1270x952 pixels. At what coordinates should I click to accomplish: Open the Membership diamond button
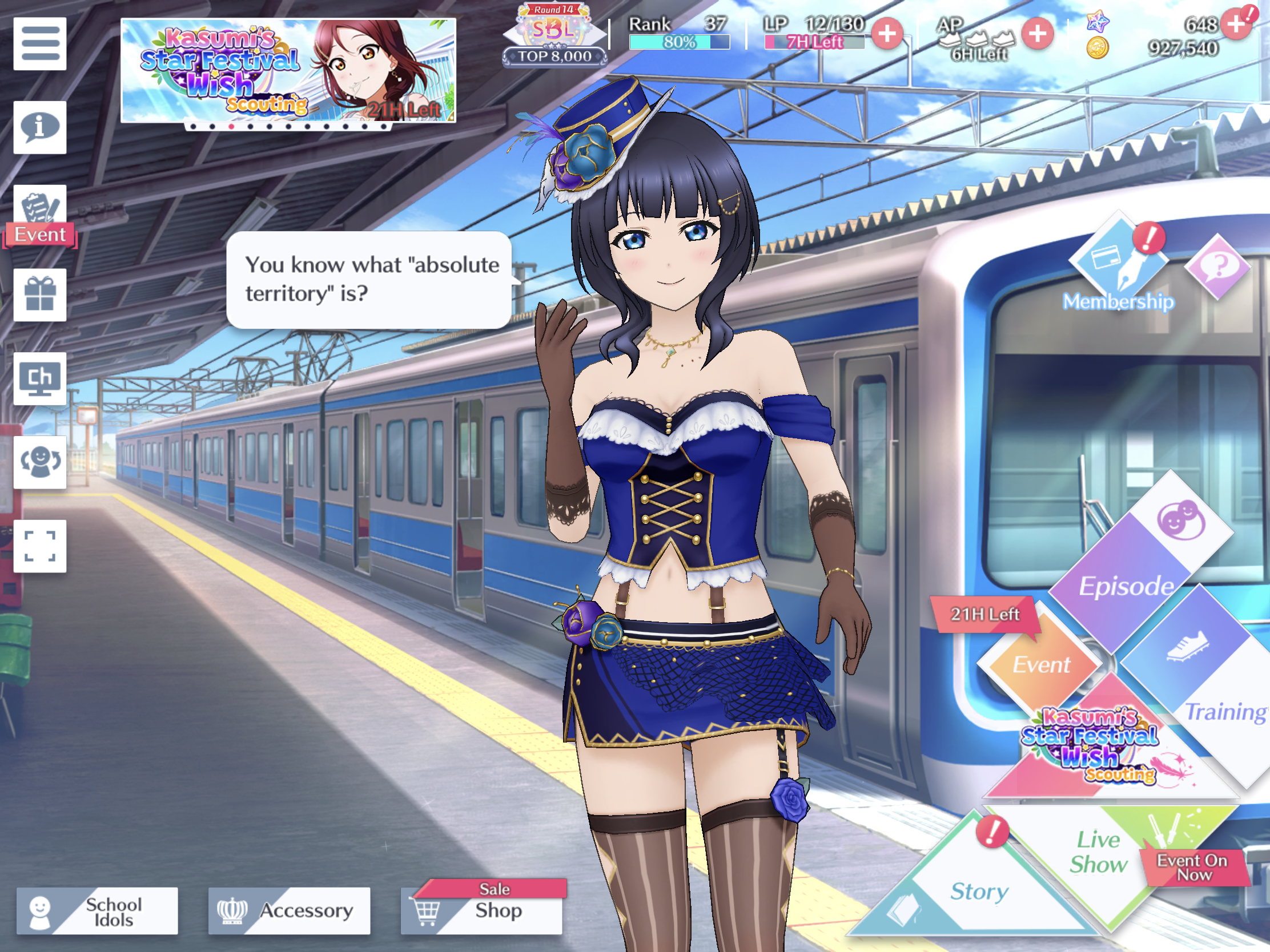(1118, 264)
